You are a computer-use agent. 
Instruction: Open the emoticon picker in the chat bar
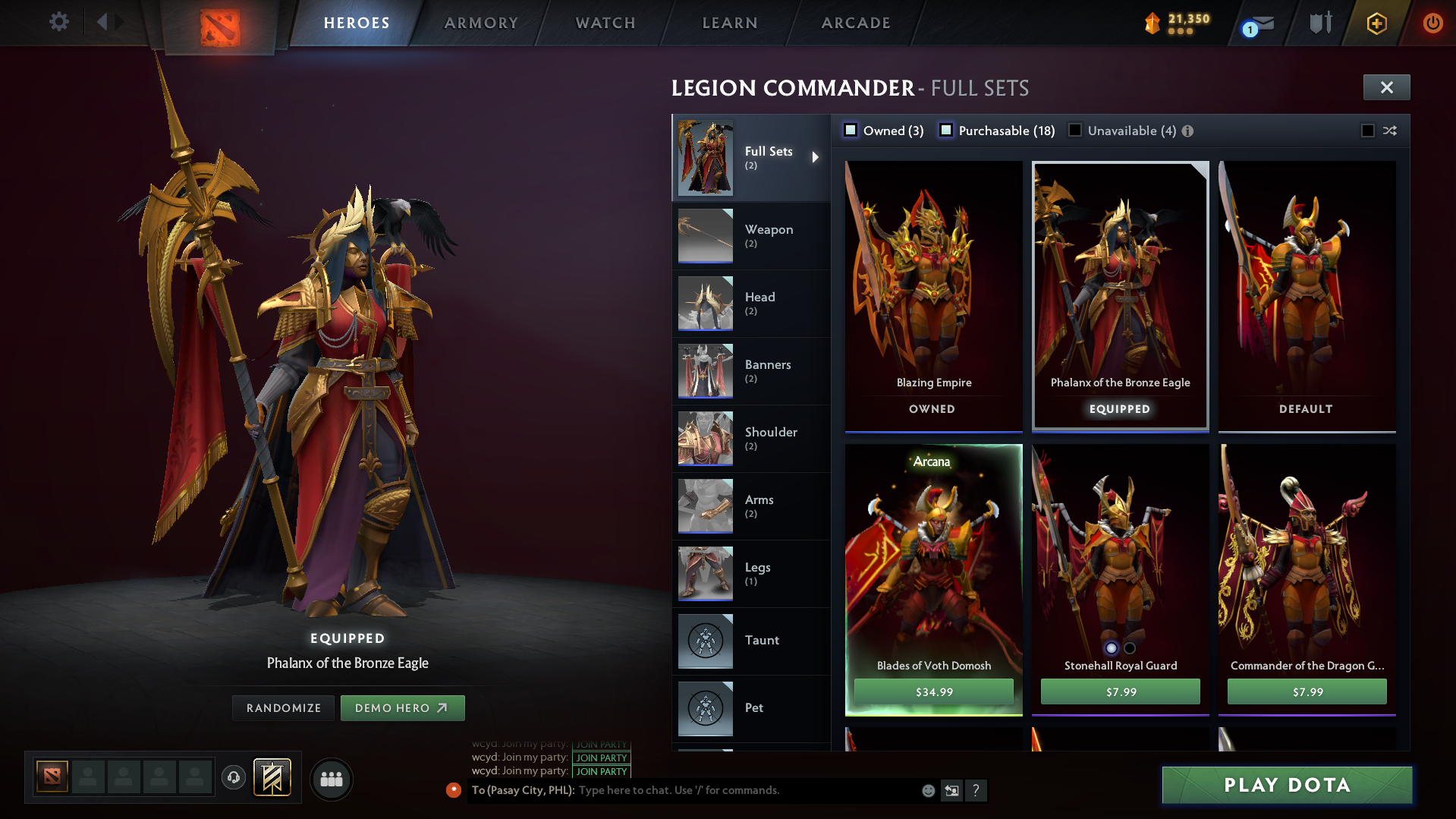(927, 790)
